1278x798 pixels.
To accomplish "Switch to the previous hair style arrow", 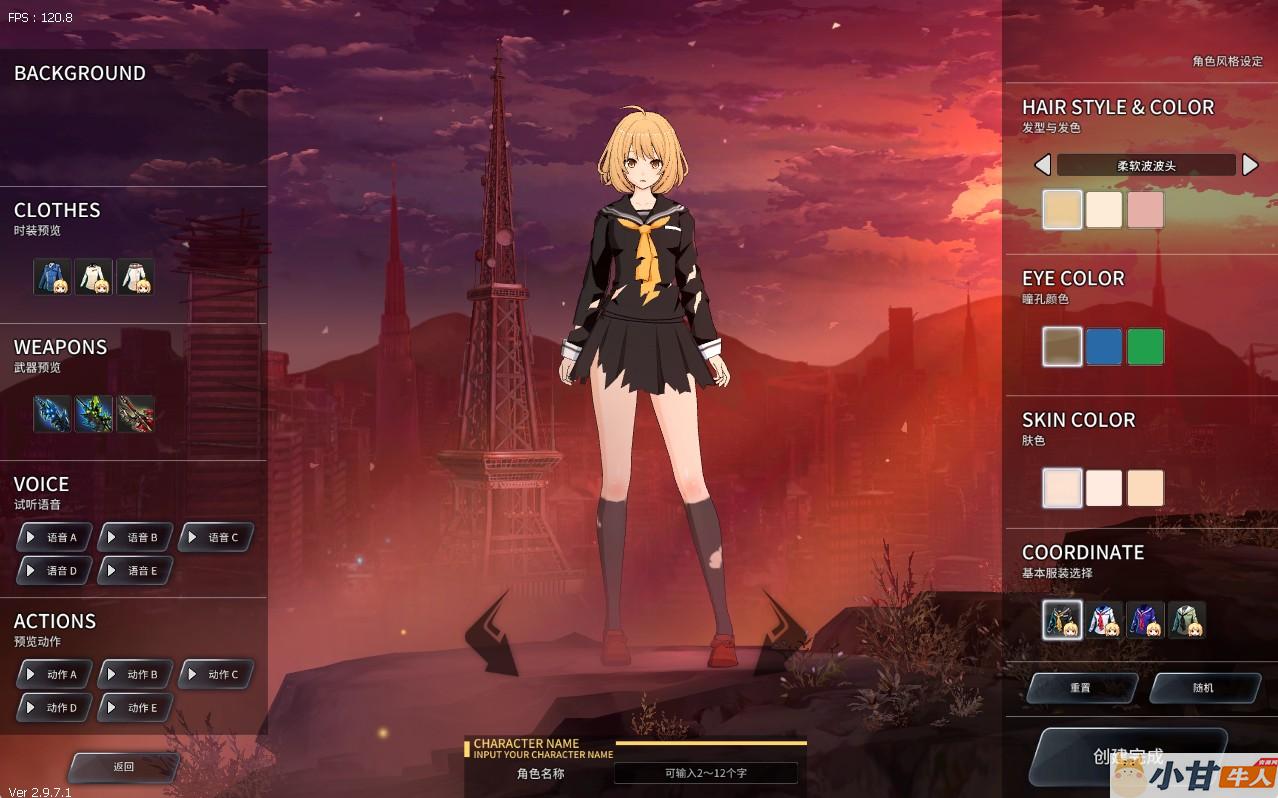I will (x=1042, y=165).
